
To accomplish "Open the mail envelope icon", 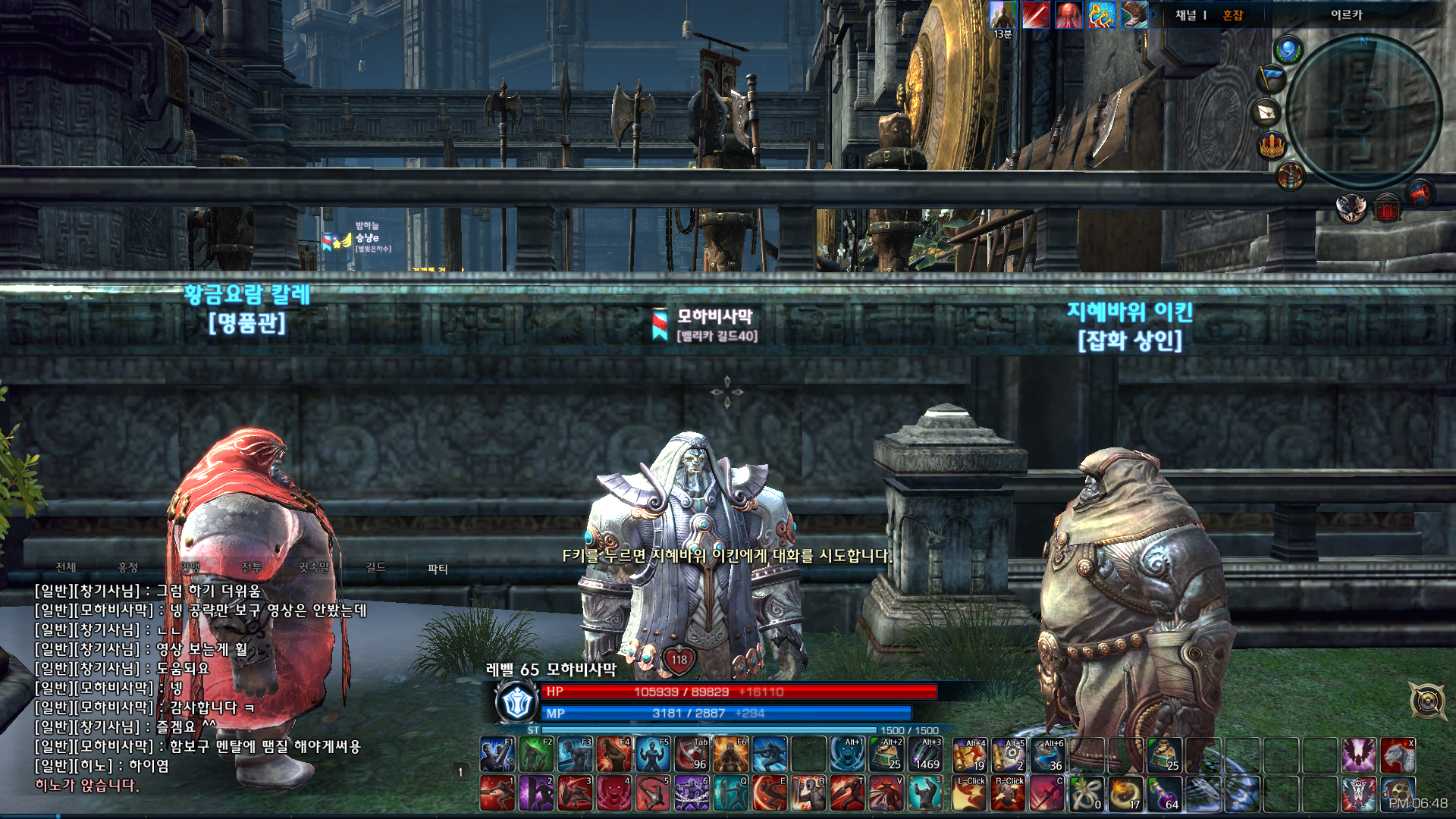I will click(1267, 112).
